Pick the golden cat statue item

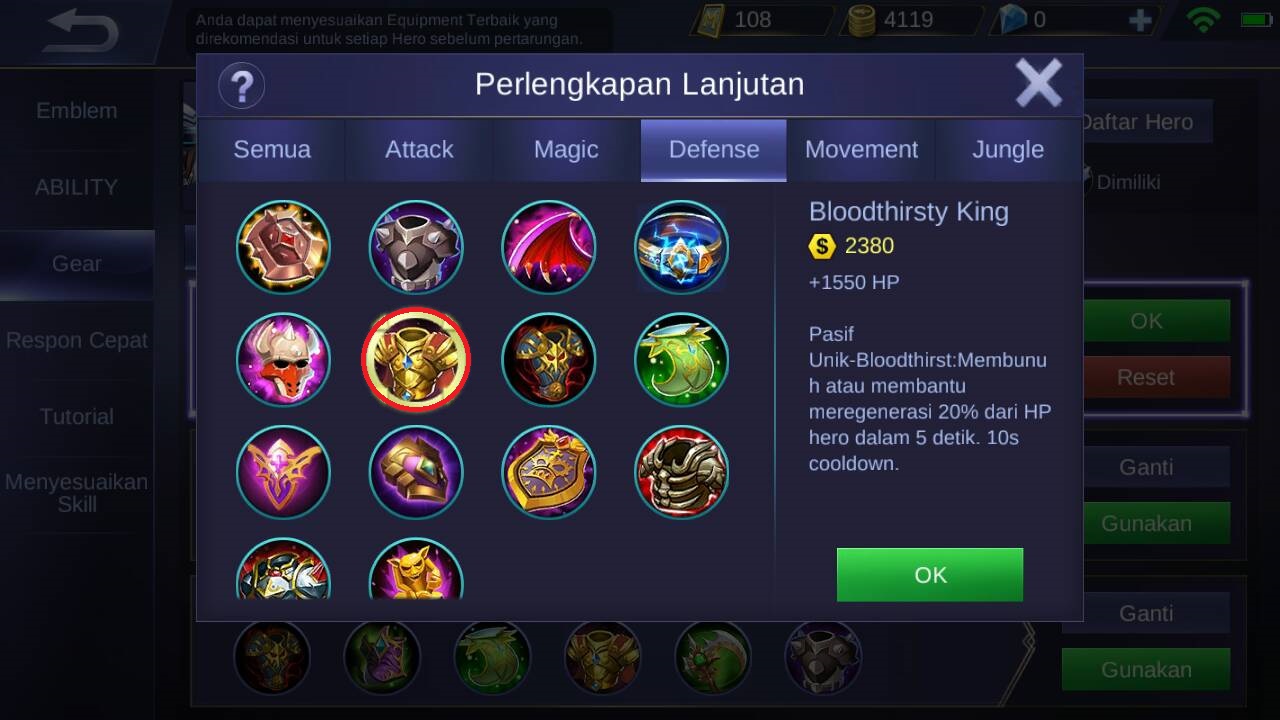pos(415,573)
